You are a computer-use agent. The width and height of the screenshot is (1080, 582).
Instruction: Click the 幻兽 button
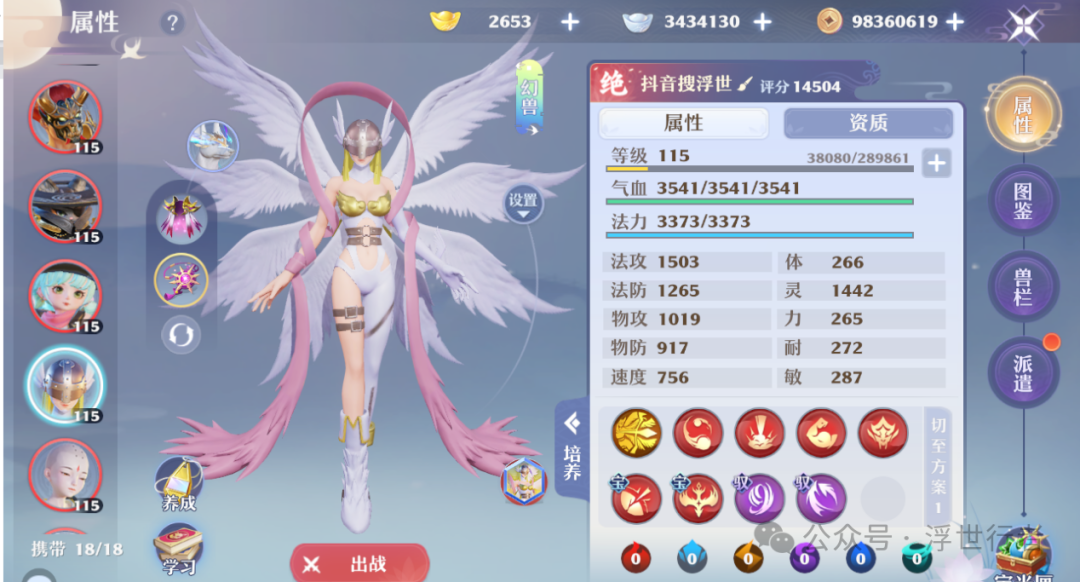coord(529,98)
